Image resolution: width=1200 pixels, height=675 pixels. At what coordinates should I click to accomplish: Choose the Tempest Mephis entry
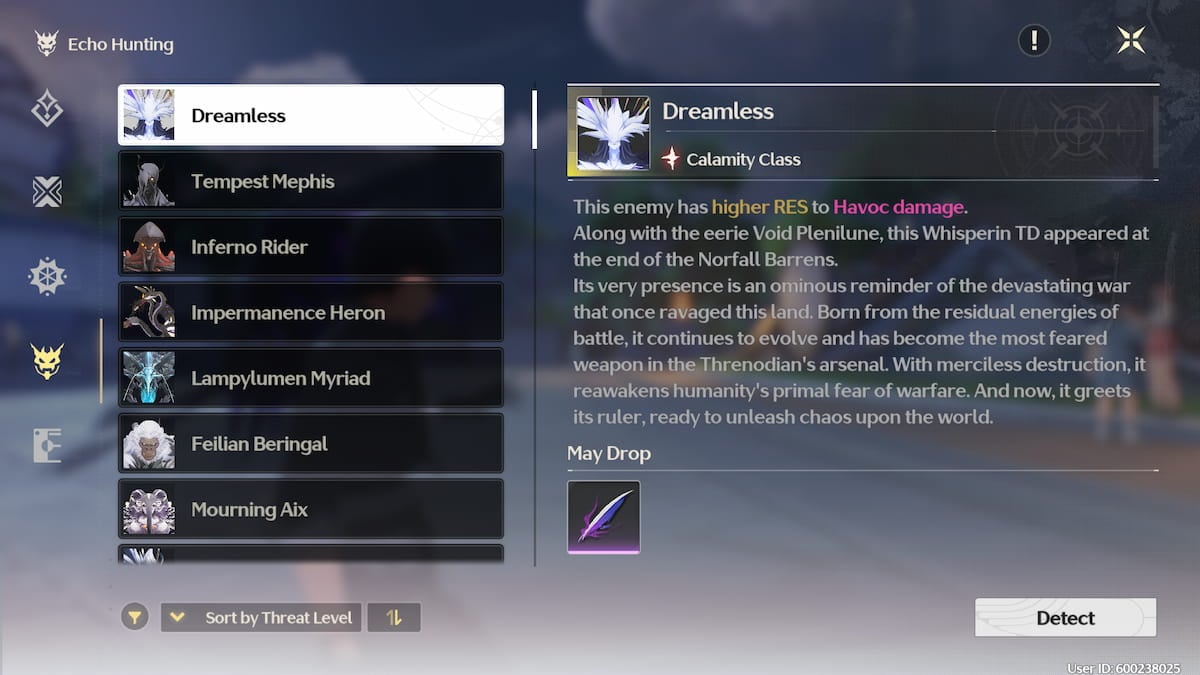pyautogui.click(x=311, y=181)
